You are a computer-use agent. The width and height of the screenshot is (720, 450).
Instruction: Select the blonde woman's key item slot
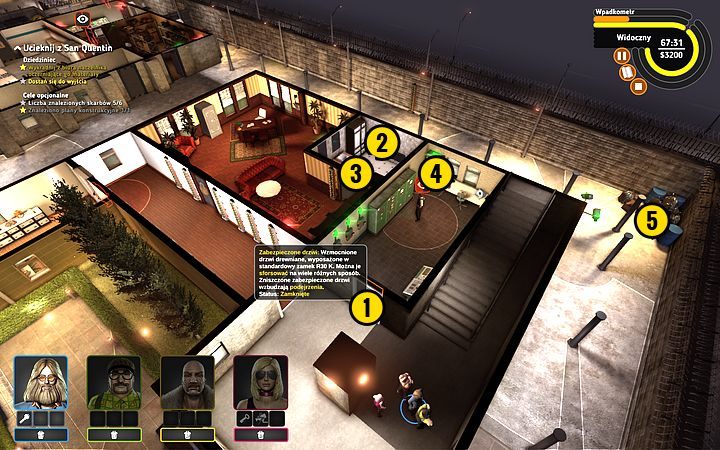(243, 418)
